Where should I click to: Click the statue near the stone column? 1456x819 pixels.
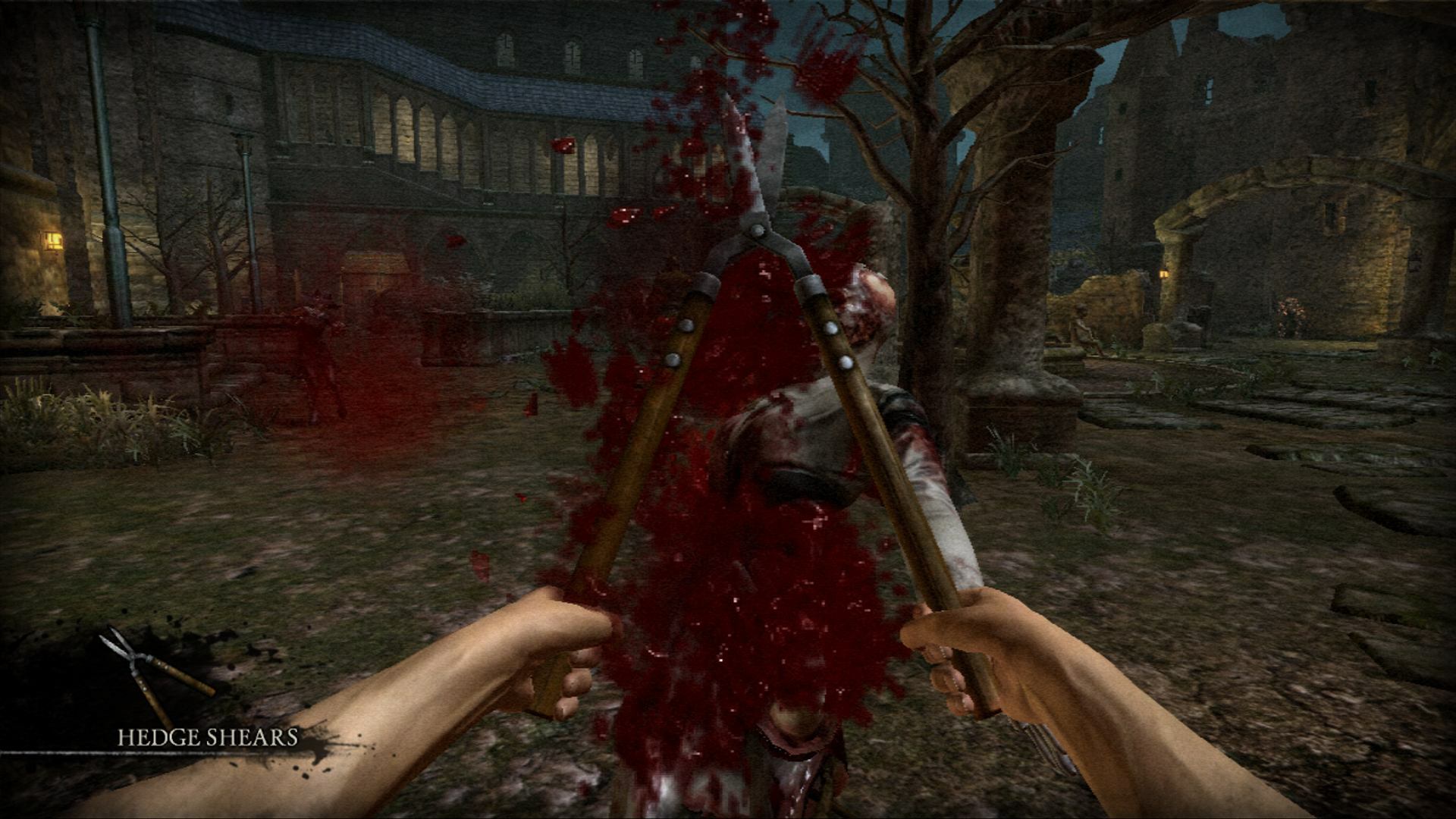click(1081, 326)
